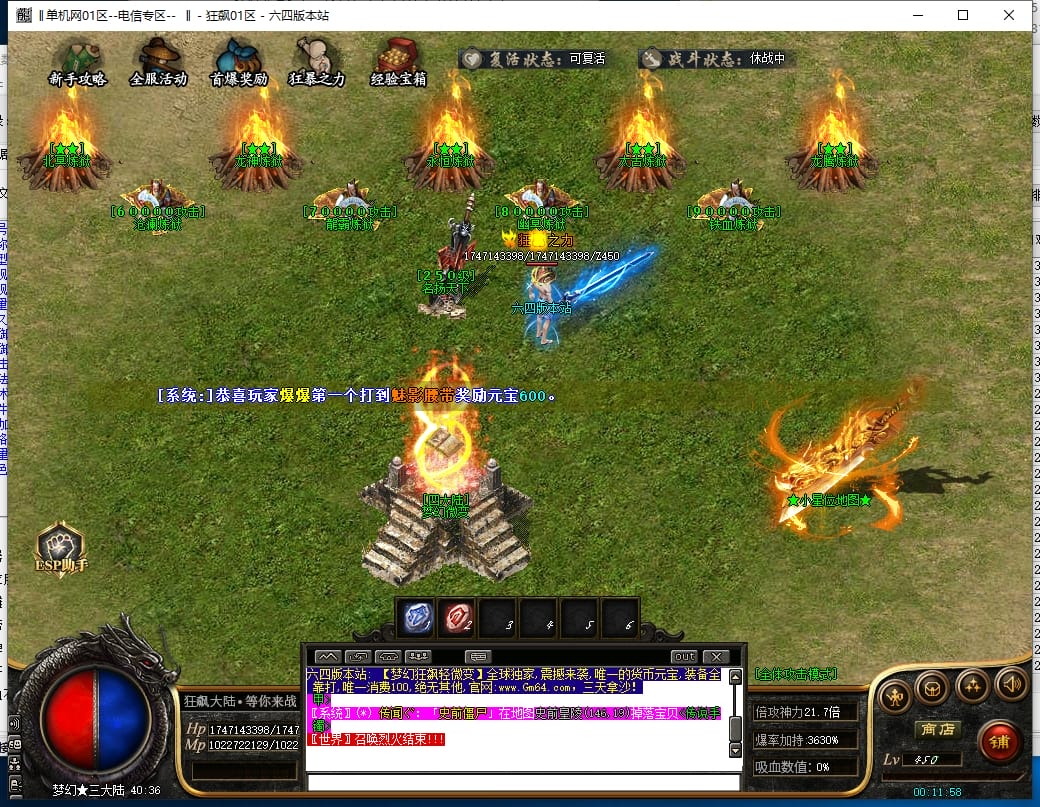Toggle the sound speaker button
1040x807 pixels.
[1011, 684]
